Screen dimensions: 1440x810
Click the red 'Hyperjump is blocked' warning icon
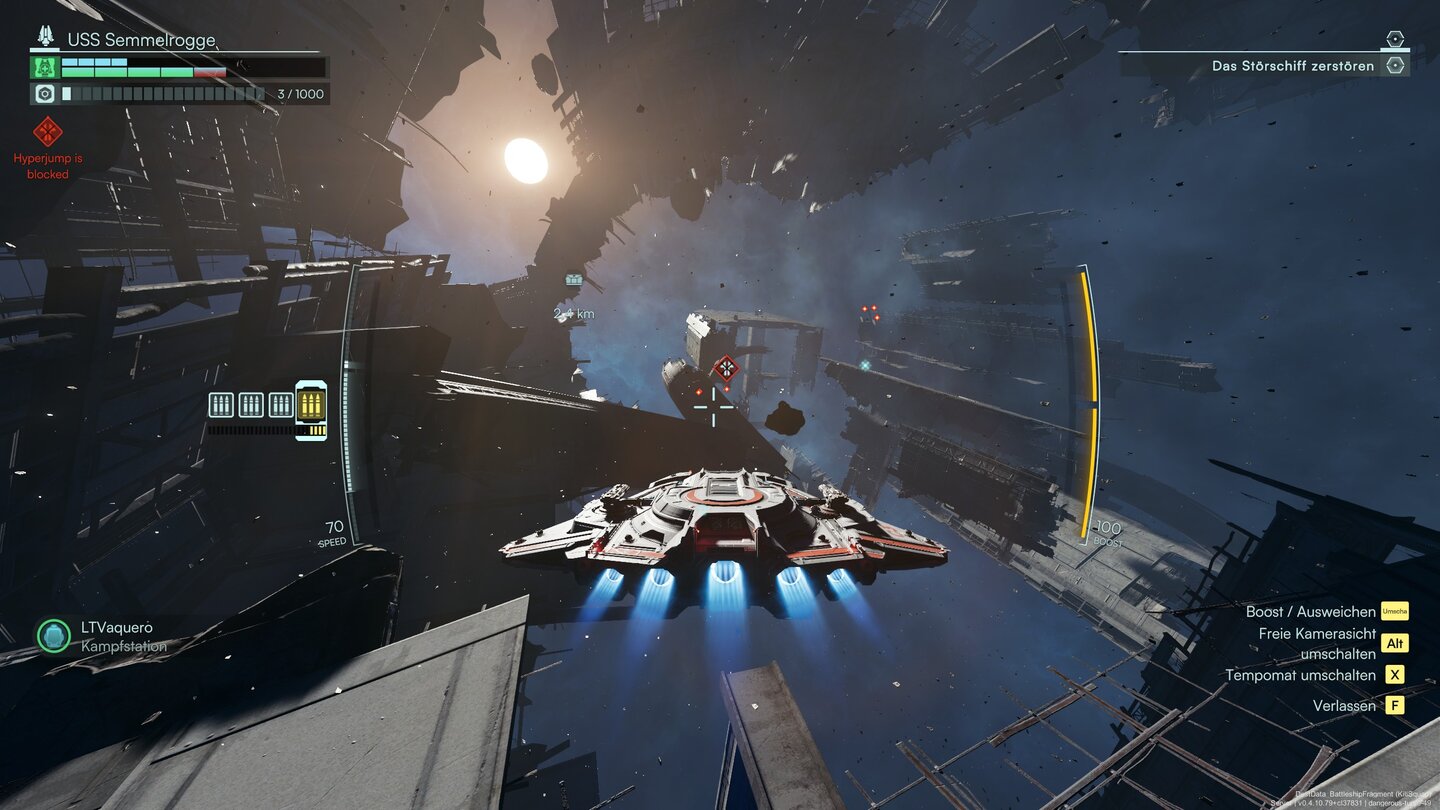(47, 131)
